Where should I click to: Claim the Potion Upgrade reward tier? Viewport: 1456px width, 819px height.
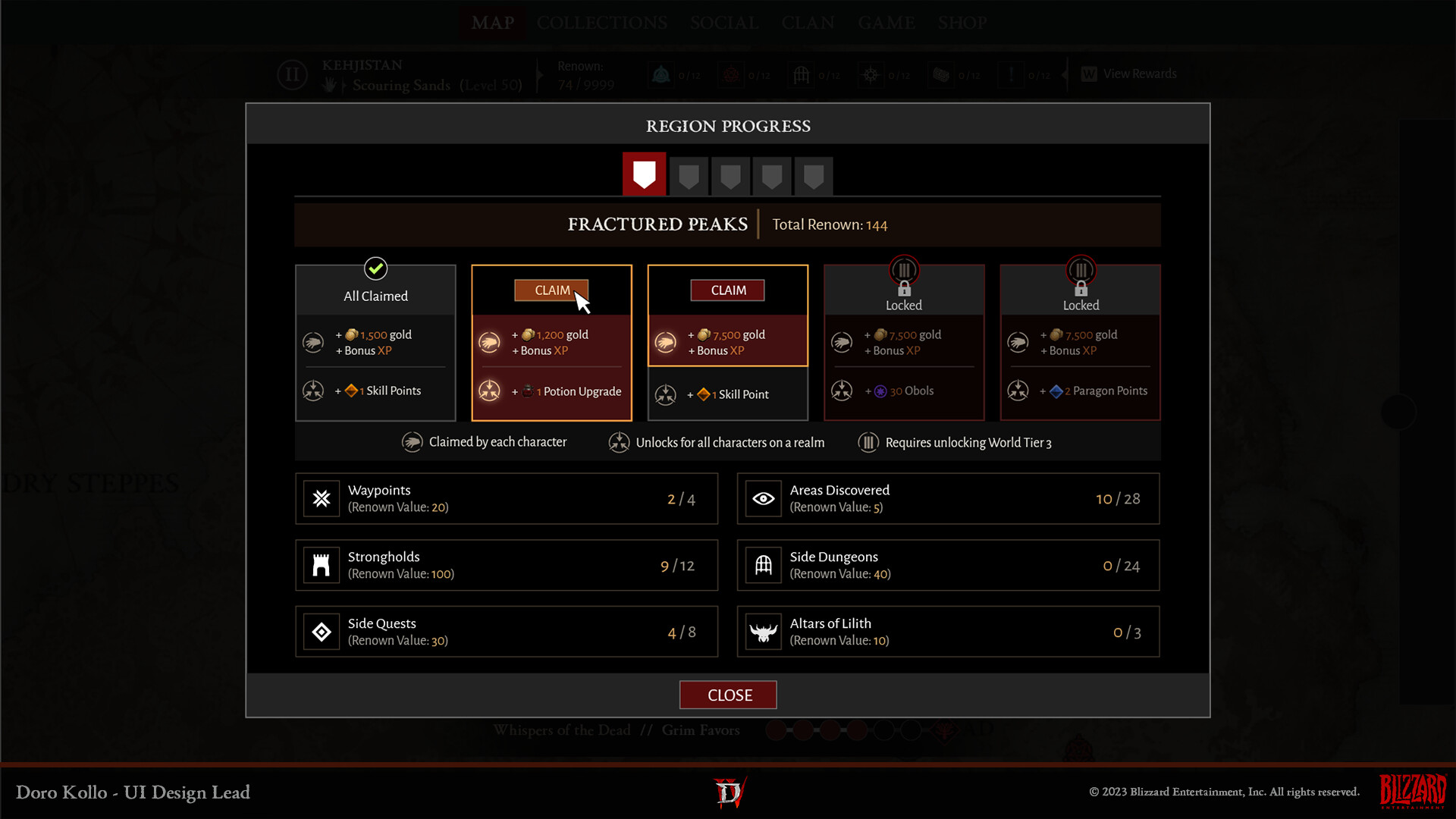coord(551,290)
